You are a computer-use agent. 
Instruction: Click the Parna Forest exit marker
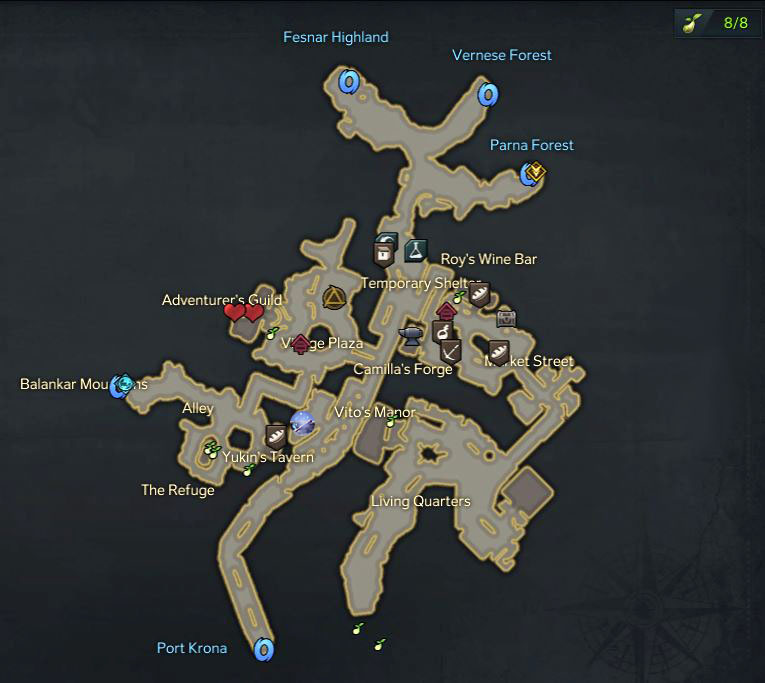point(534,174)
